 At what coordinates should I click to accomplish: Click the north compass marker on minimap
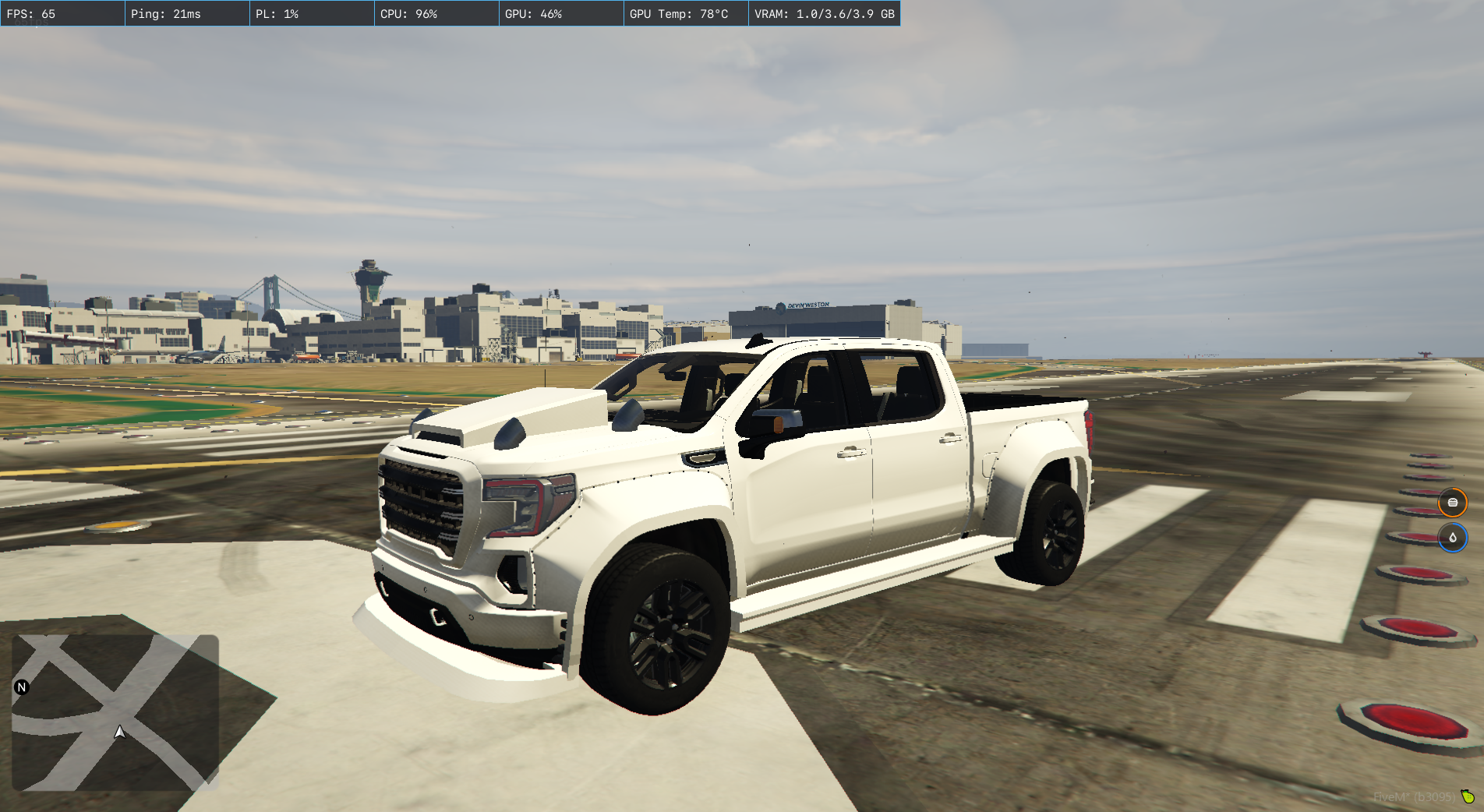[x=22, y=687]
